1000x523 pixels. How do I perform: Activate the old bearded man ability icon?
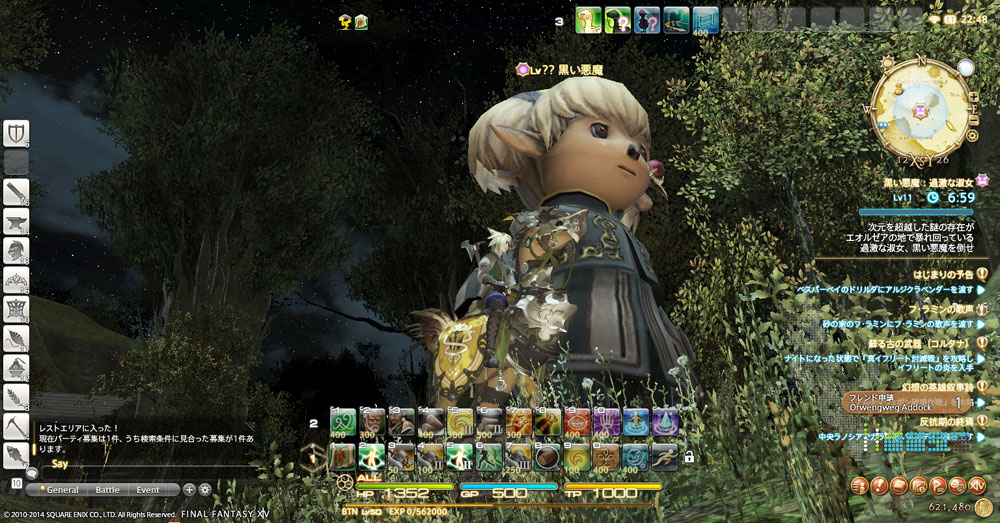372,422
